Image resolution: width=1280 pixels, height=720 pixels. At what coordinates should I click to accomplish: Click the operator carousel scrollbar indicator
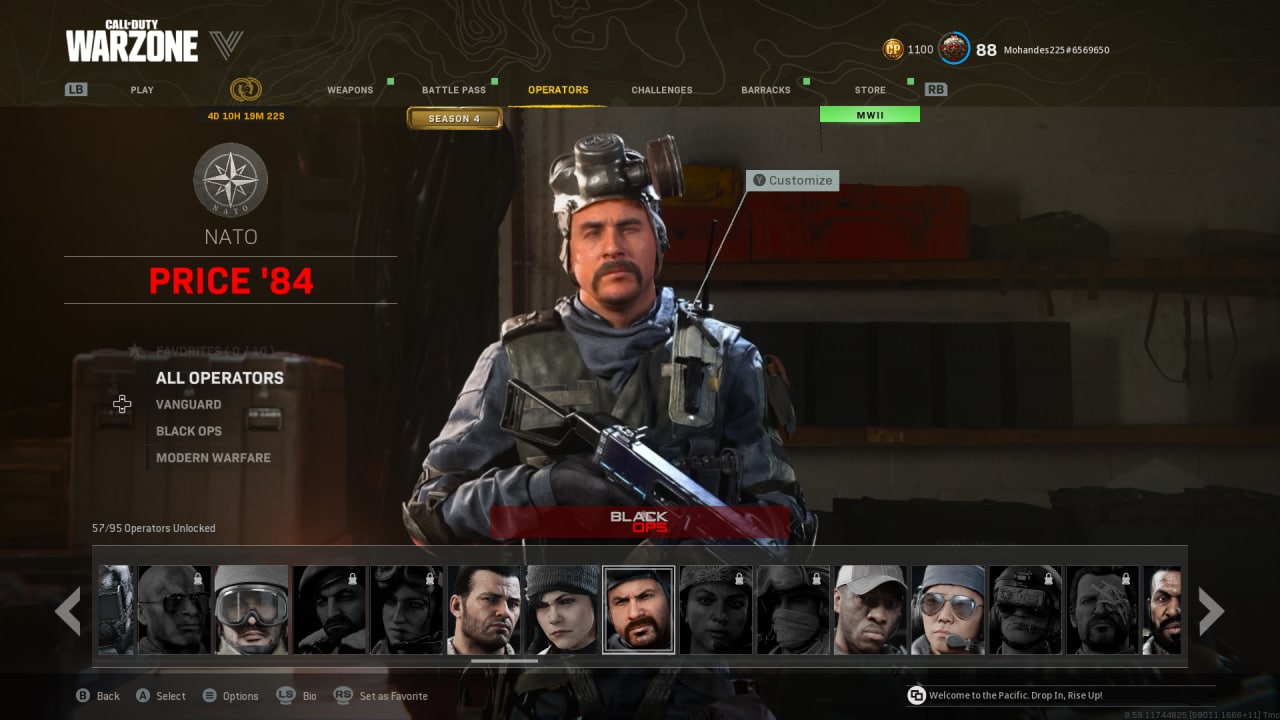tap(504, 661)
